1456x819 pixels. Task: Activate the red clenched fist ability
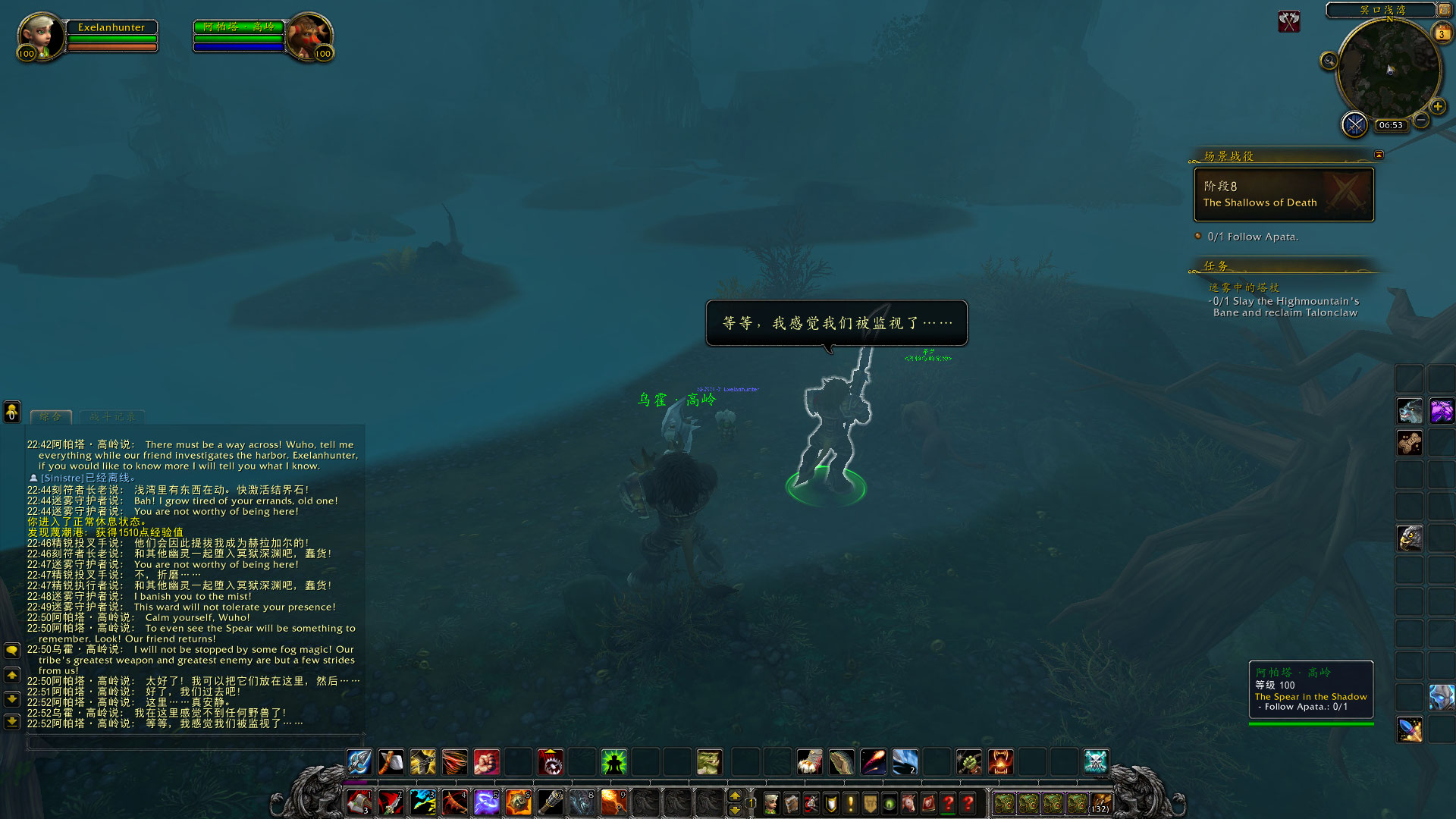(x=486, y=761)
